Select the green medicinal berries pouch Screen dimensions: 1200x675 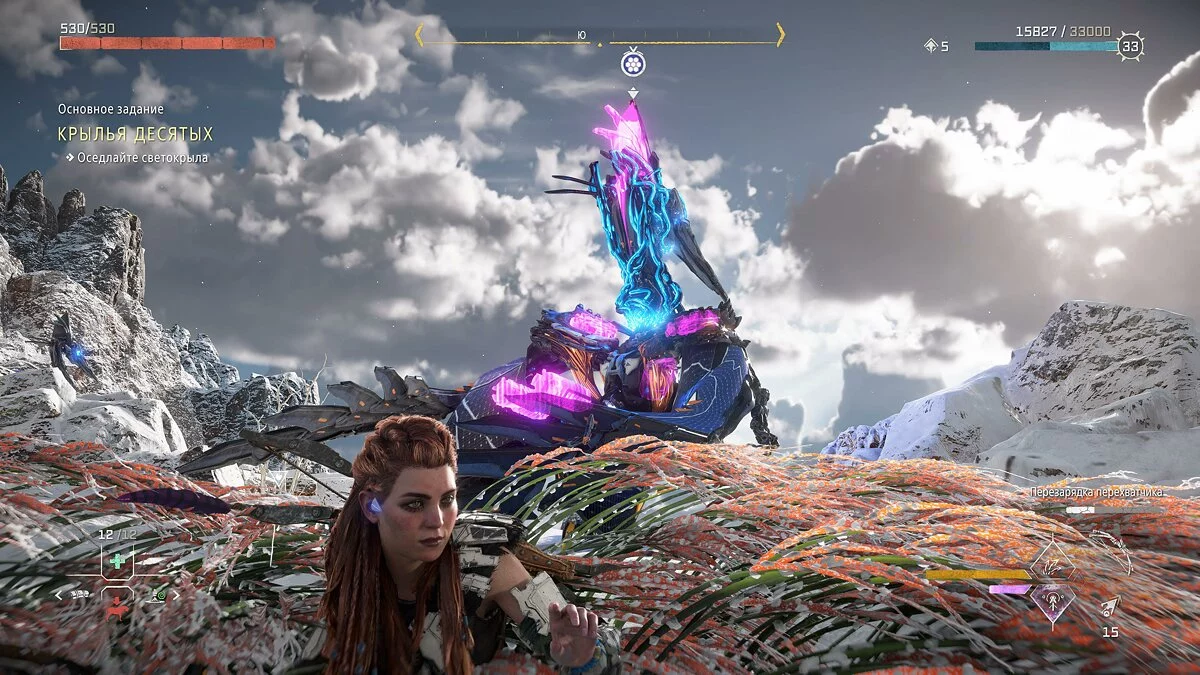click(x=119, y=562)
